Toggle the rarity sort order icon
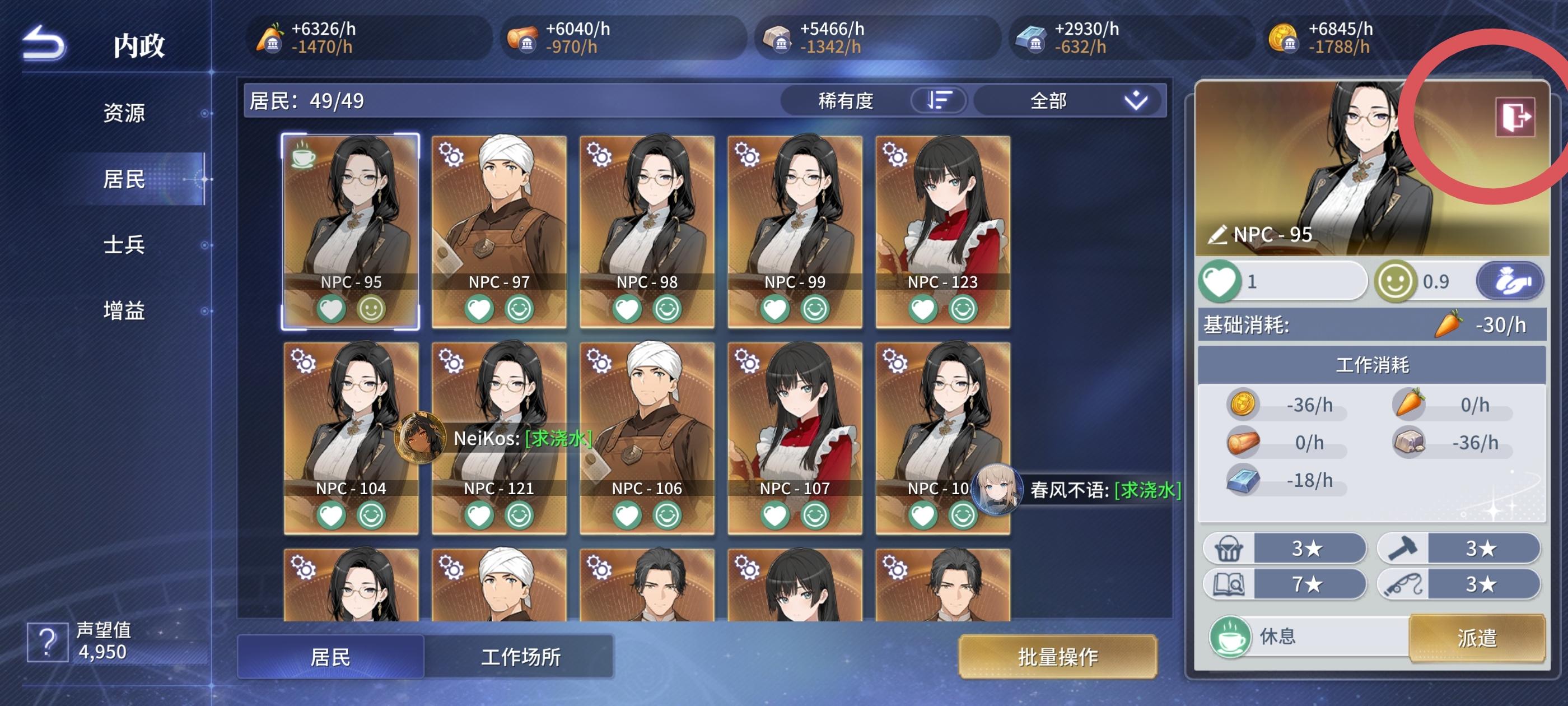The width and height of the screenshot is (1568, 706). click(938, 101)
